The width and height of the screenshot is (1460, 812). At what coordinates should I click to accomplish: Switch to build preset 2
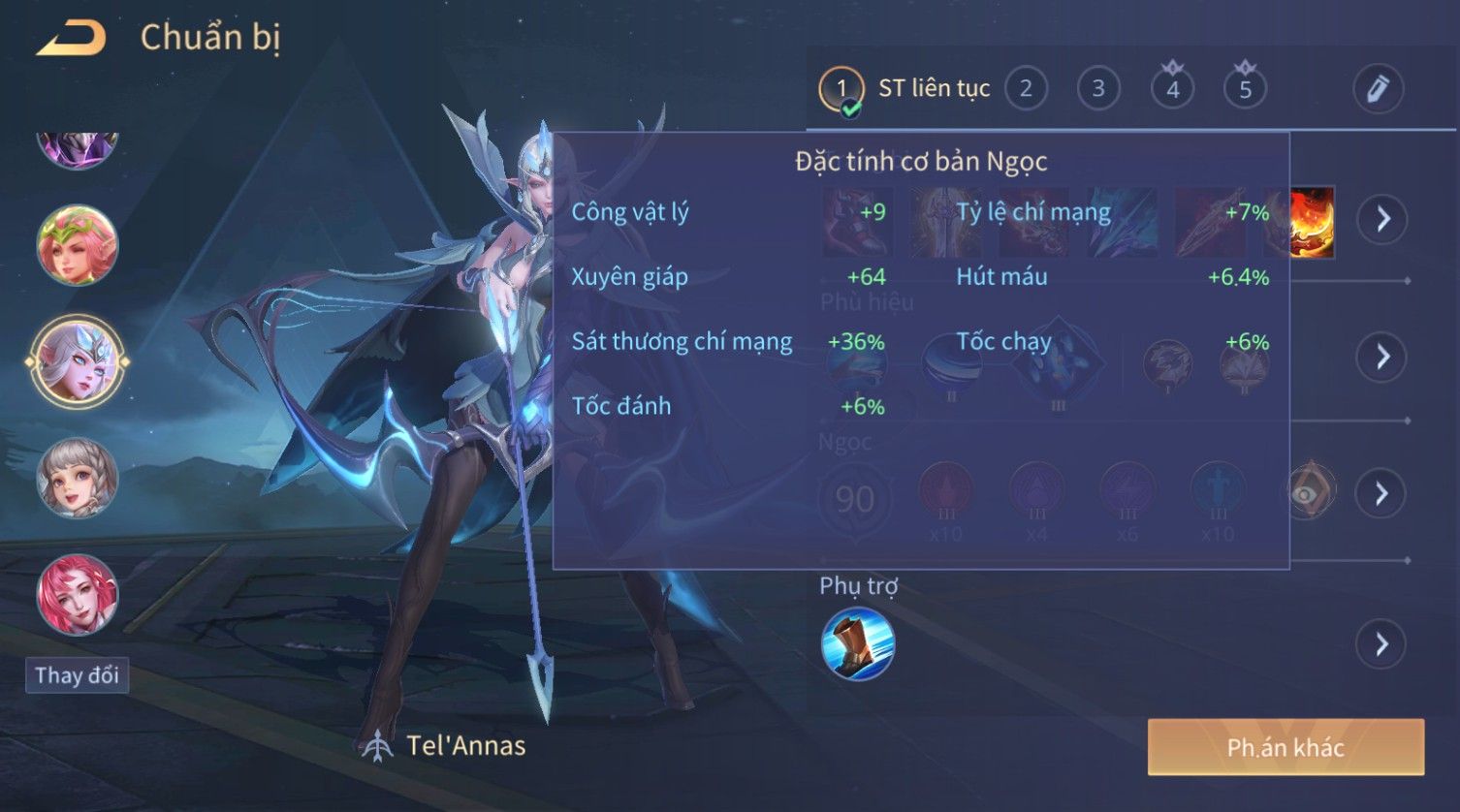(1026, 89)
